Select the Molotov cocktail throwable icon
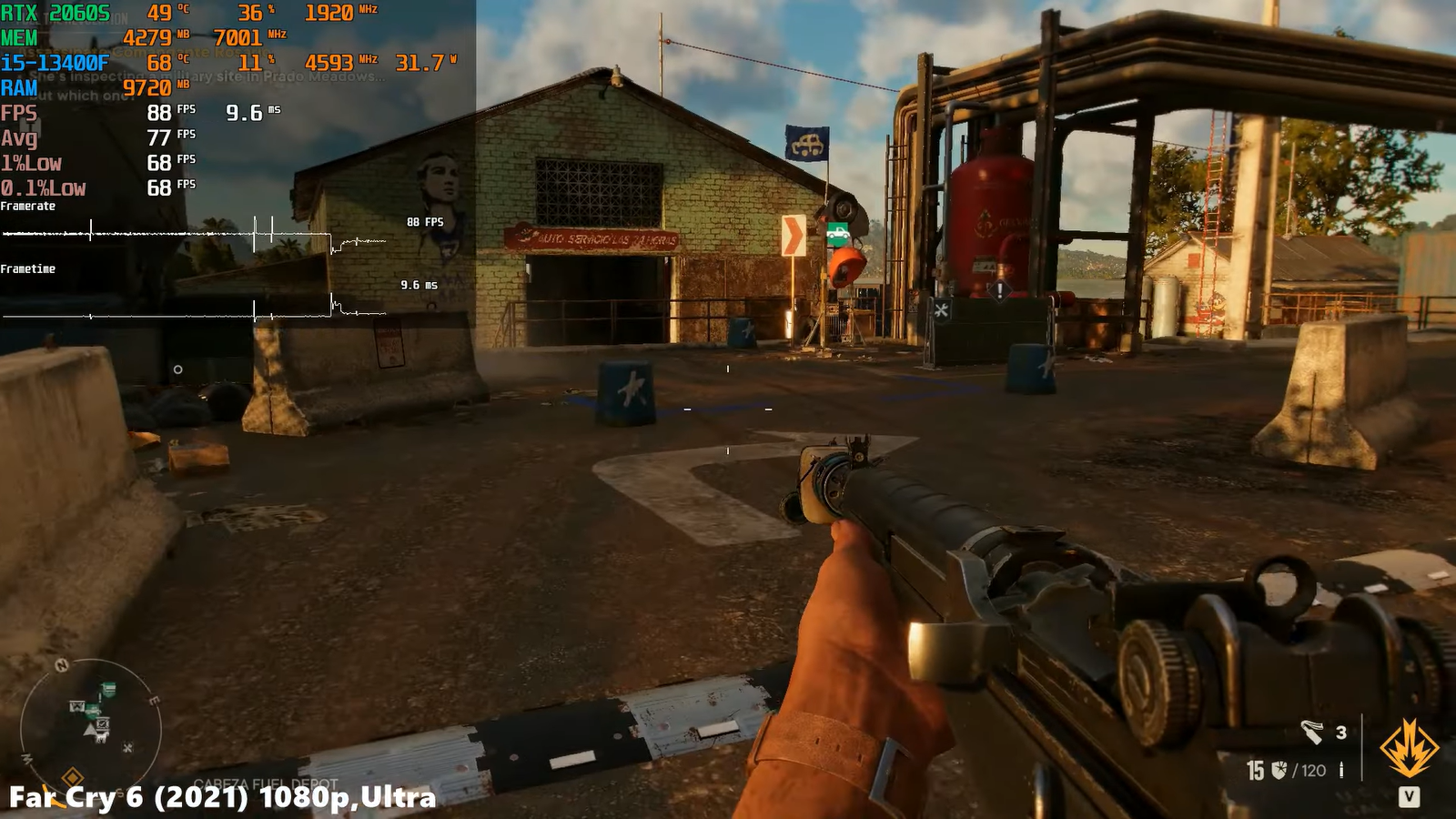Screen dimensions: 1456x819 coord(1311,731)
